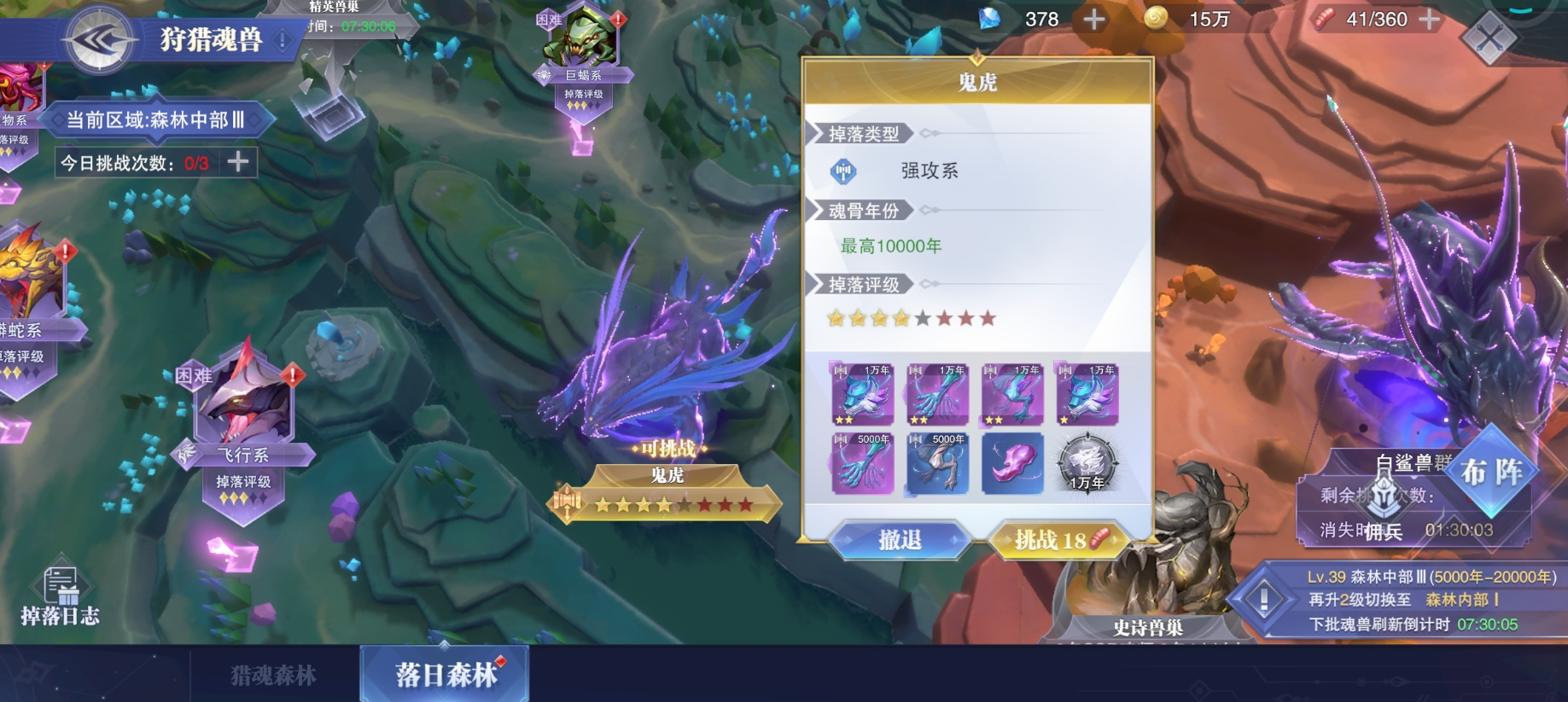Select the 落日森林 tab
Viewport: 1568px width, 702px height.
446,675
